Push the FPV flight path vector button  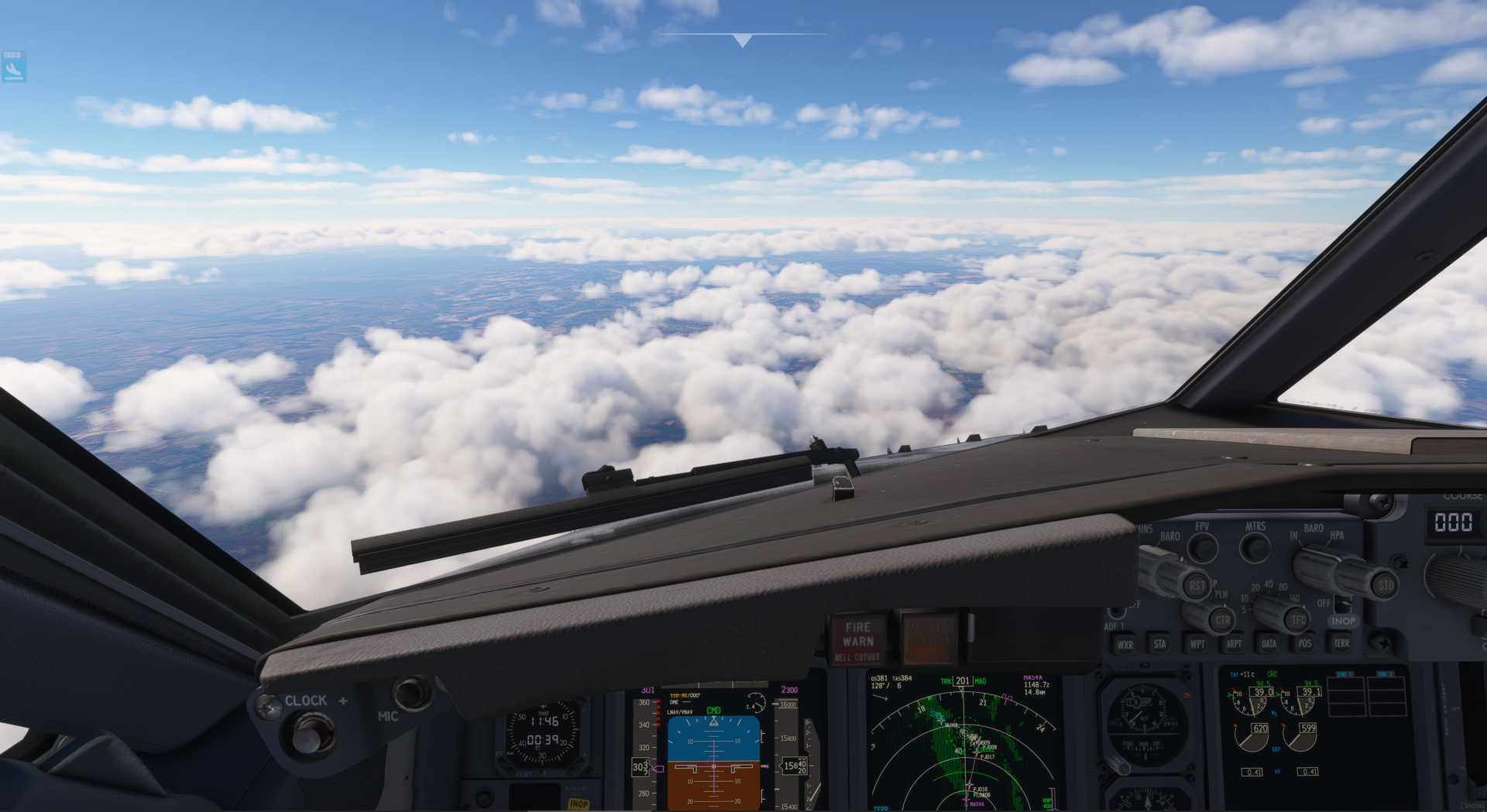[1202, 547]
